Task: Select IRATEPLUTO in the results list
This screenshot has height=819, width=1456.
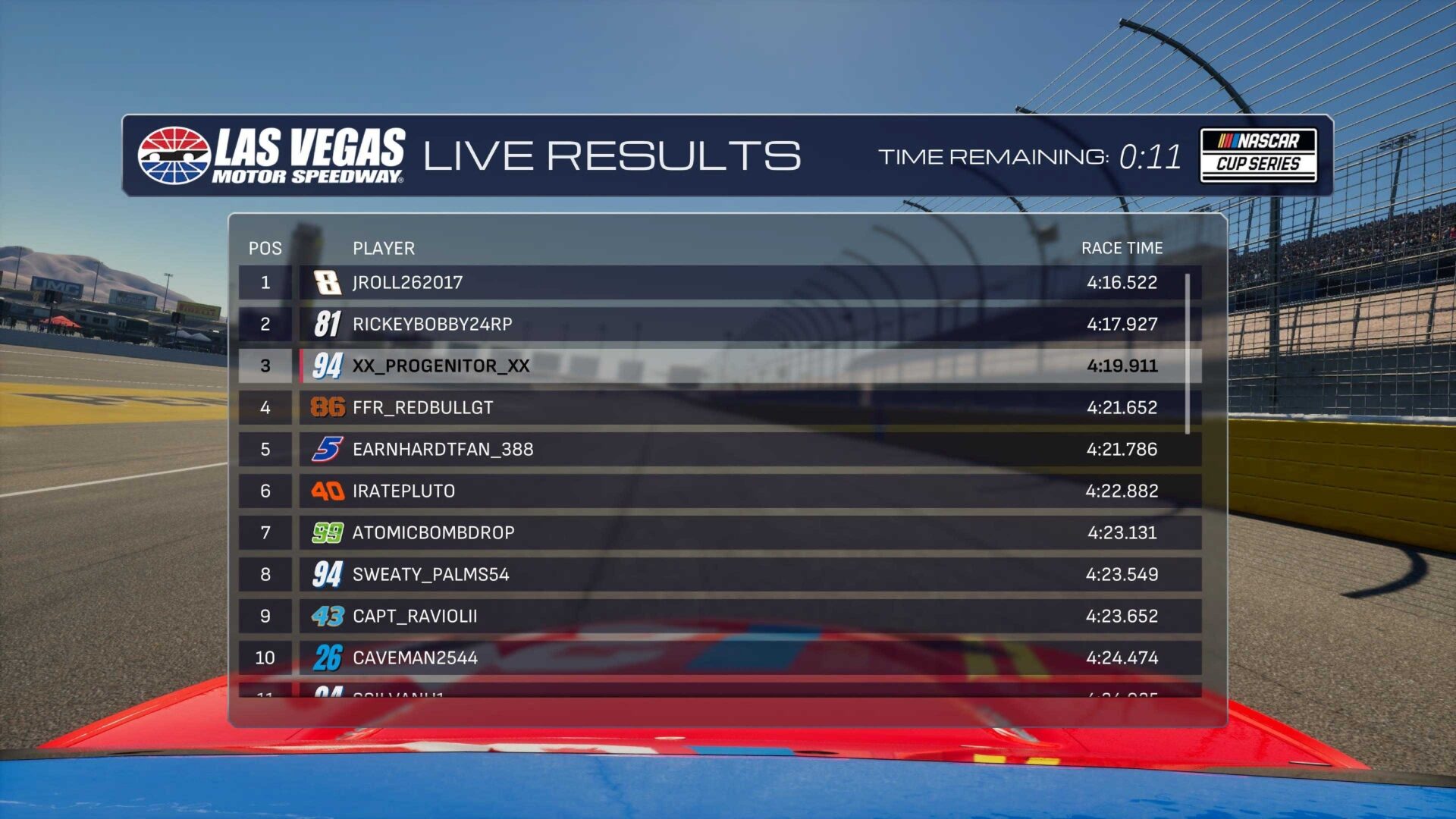Action: pos(719,491)
